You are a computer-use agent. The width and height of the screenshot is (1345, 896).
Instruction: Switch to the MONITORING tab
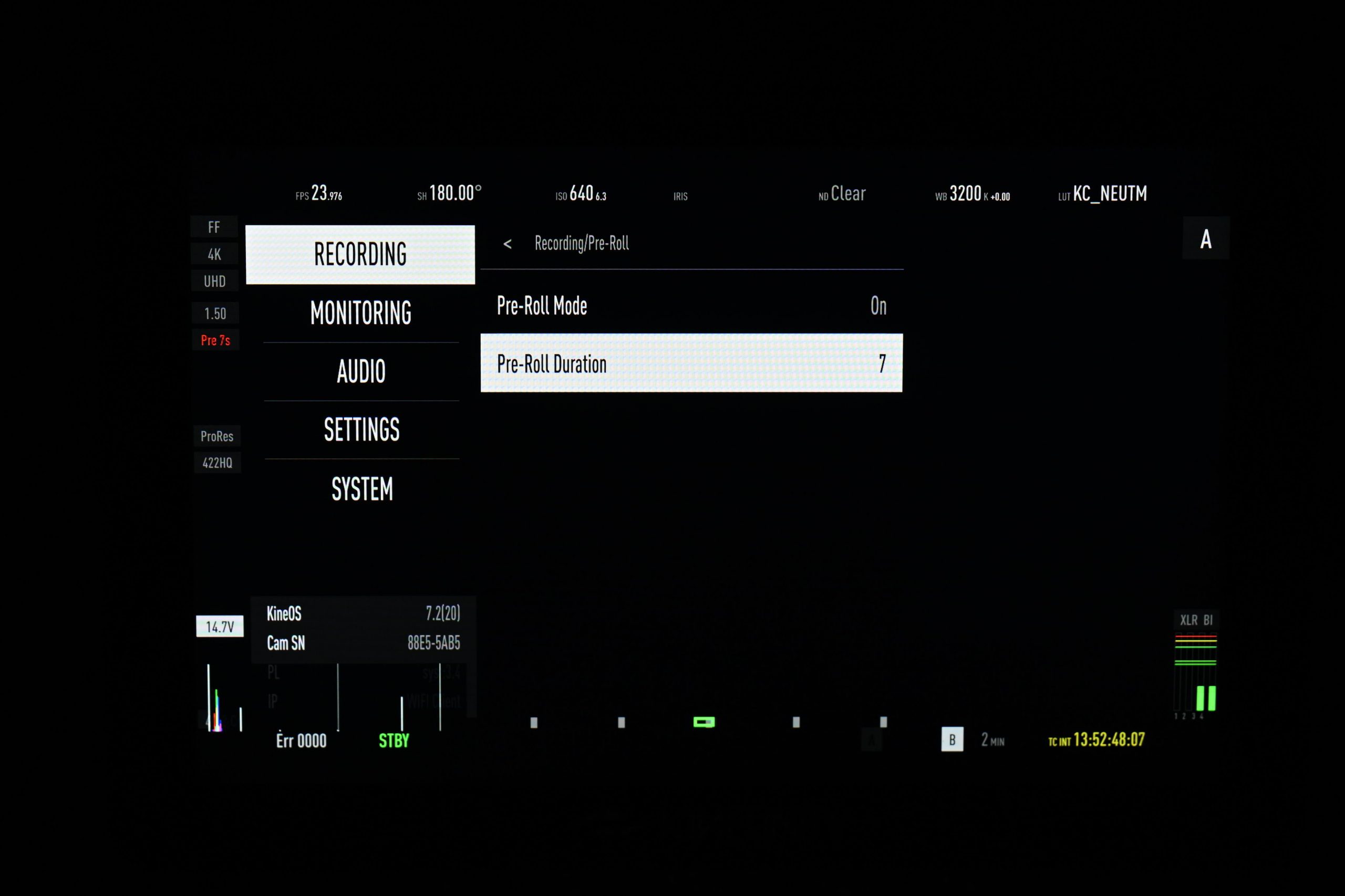361,314
